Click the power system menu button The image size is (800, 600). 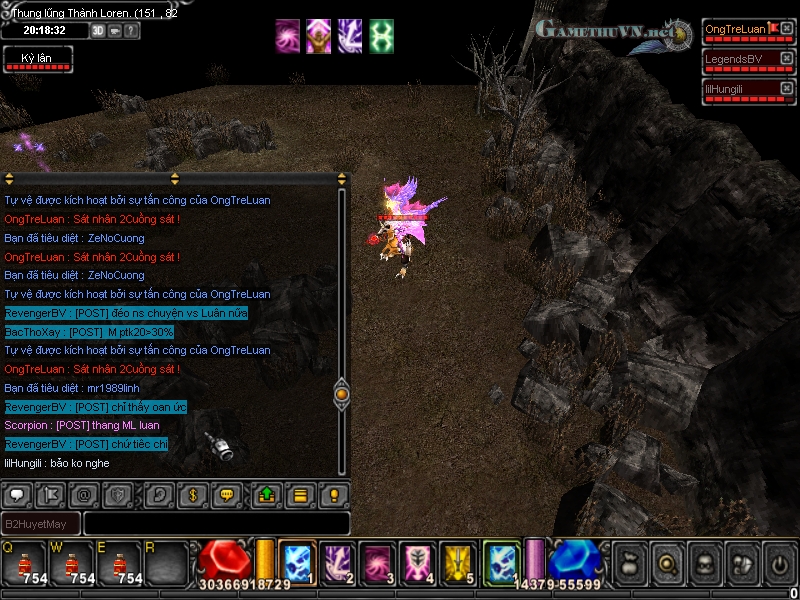pyautogui.click(x=779, y=564)
